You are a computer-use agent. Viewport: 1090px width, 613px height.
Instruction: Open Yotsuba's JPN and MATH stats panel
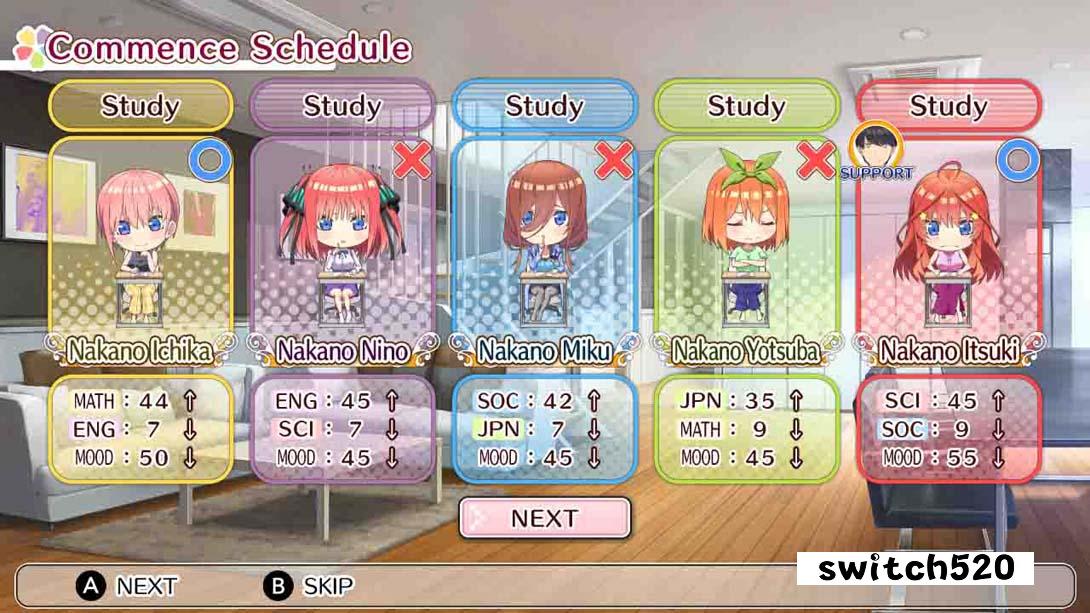(746, 430)
